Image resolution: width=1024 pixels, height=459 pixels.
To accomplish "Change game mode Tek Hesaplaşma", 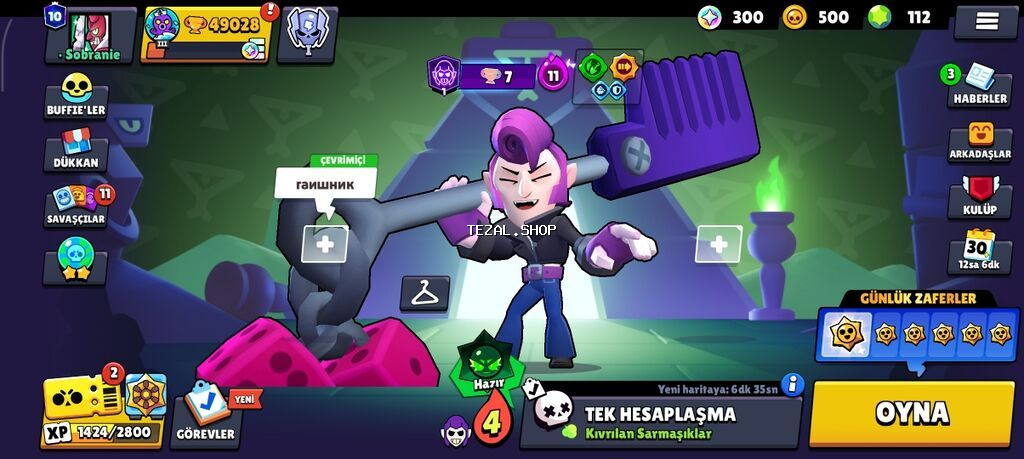I will pyautogui.click(x=660, y=422).
